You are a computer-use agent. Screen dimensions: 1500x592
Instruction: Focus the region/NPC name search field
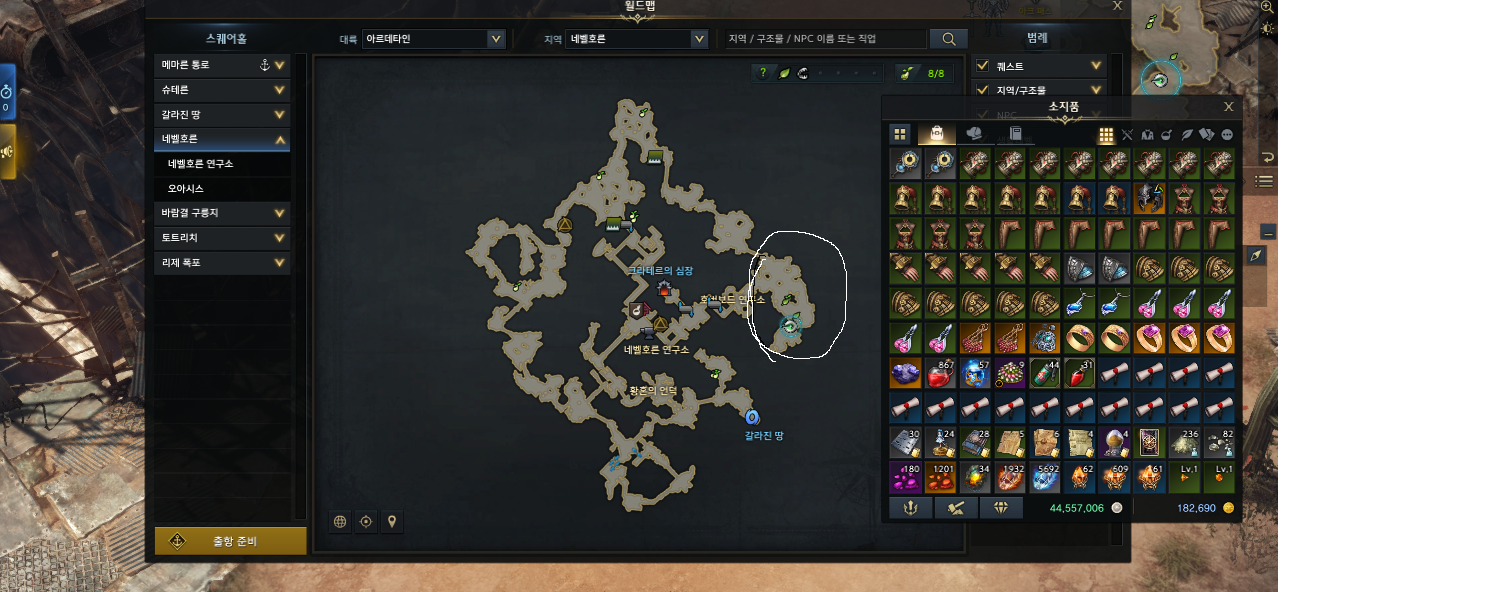[x=825, y=39]
